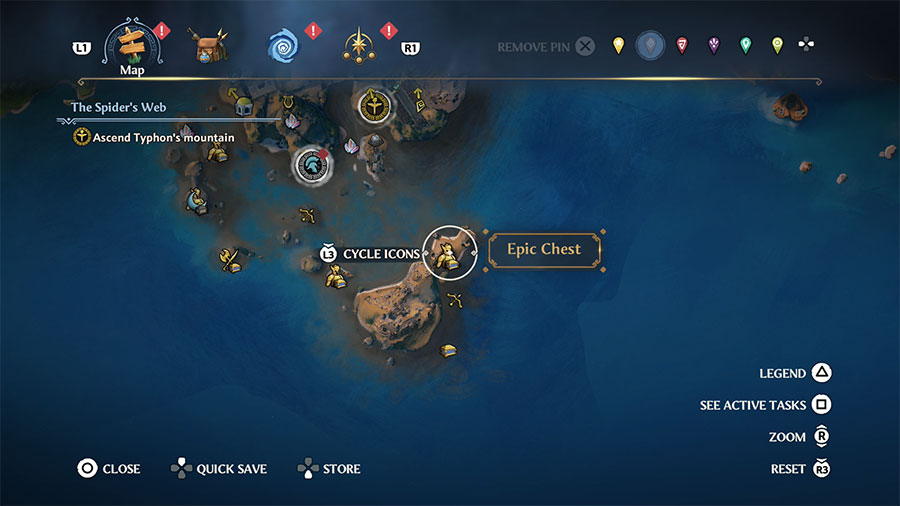
Task: Select the helmet player marker on the map
Action: point(311,166)
